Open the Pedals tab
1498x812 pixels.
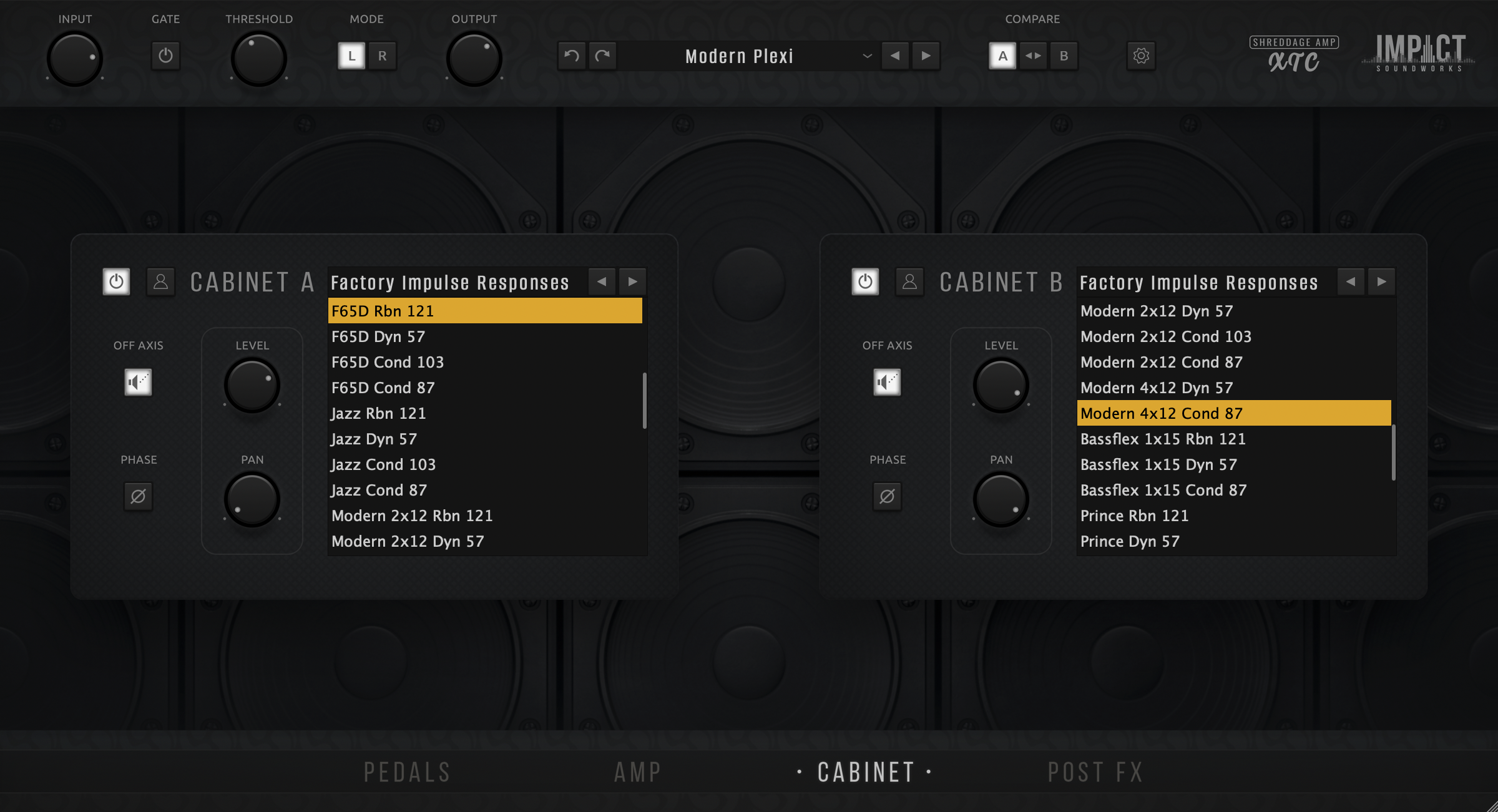pos(407,773)
